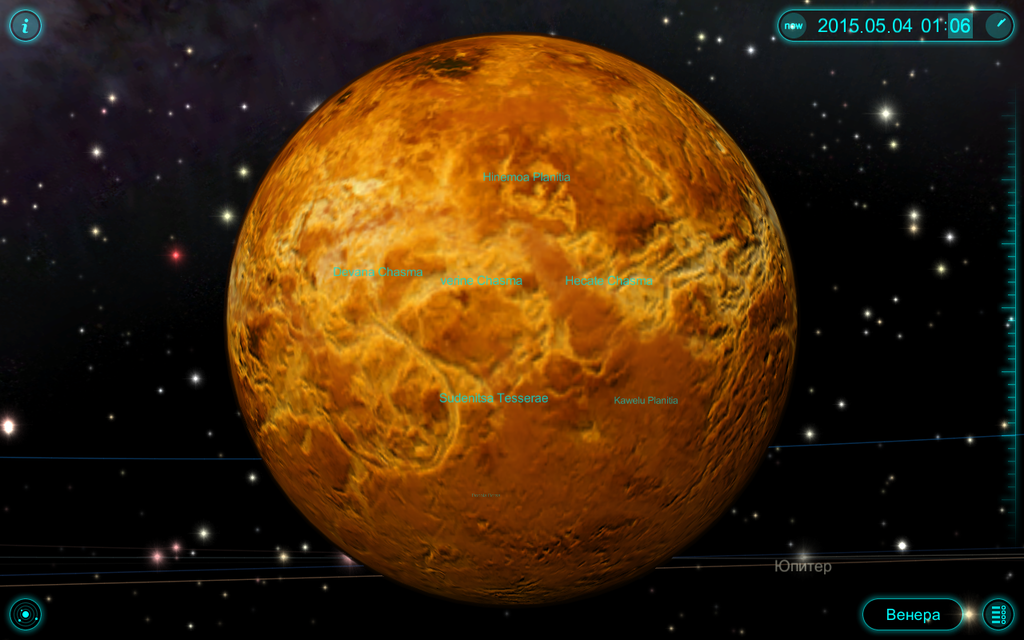Open the info panel button
Screen dimensions: 1024x640
click(x=25, y=25)
